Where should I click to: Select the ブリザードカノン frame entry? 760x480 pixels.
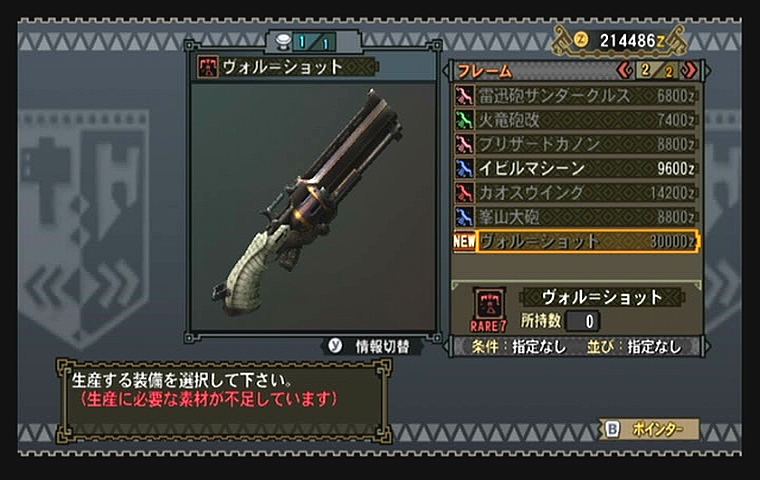(x=575, y=144)
